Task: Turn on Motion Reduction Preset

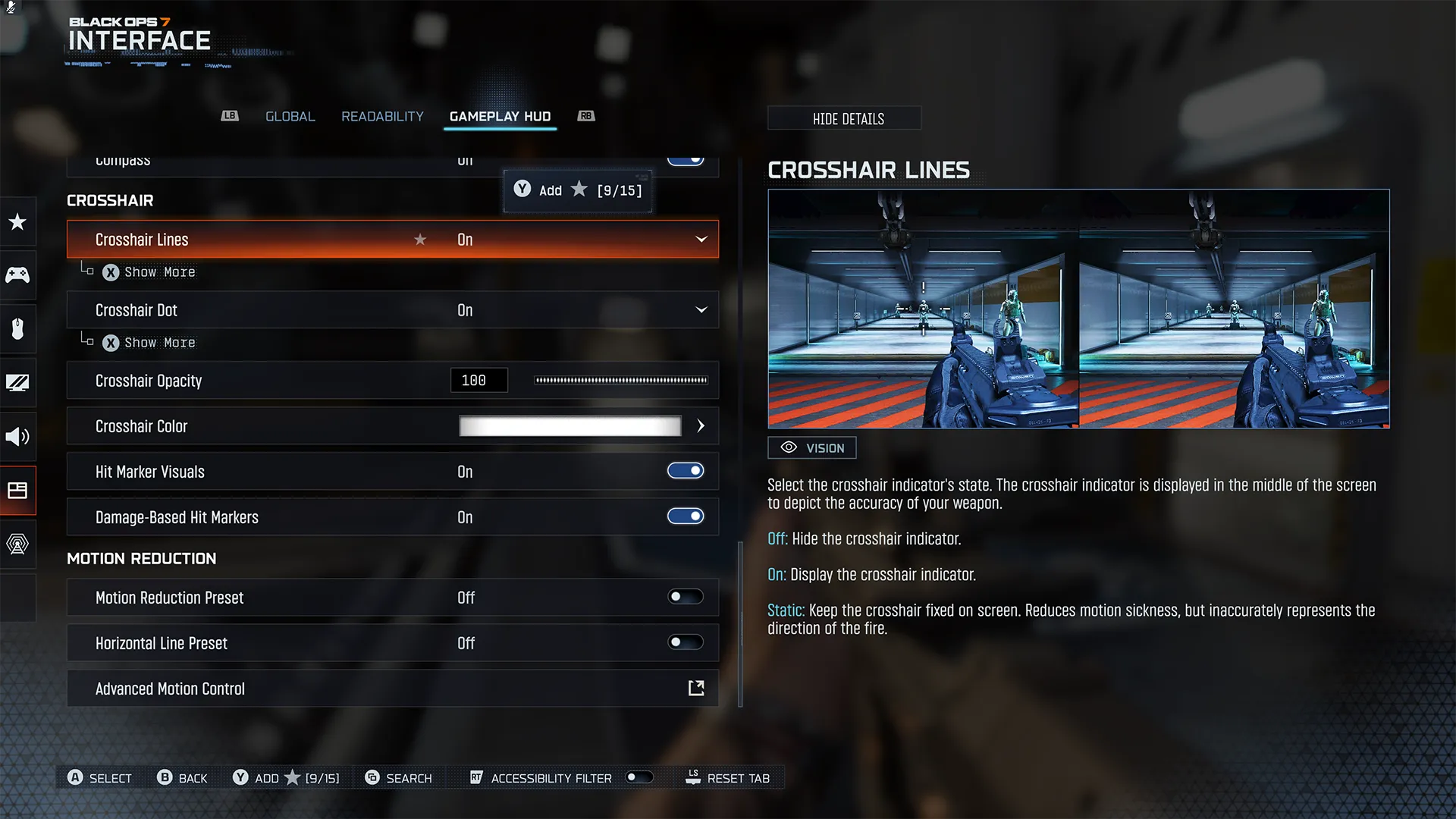Action: pos(685,598)
